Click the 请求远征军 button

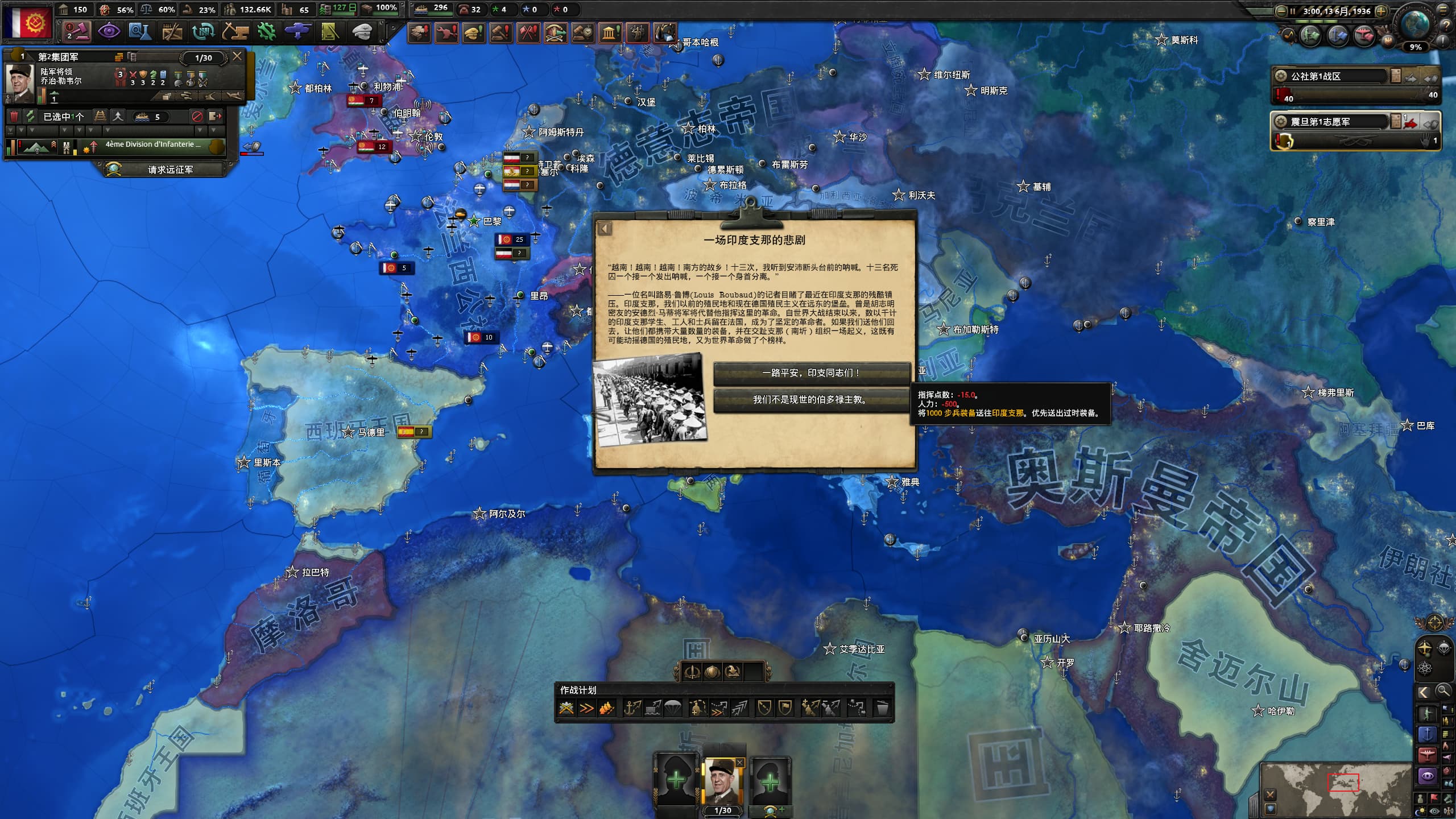[169, 169]
